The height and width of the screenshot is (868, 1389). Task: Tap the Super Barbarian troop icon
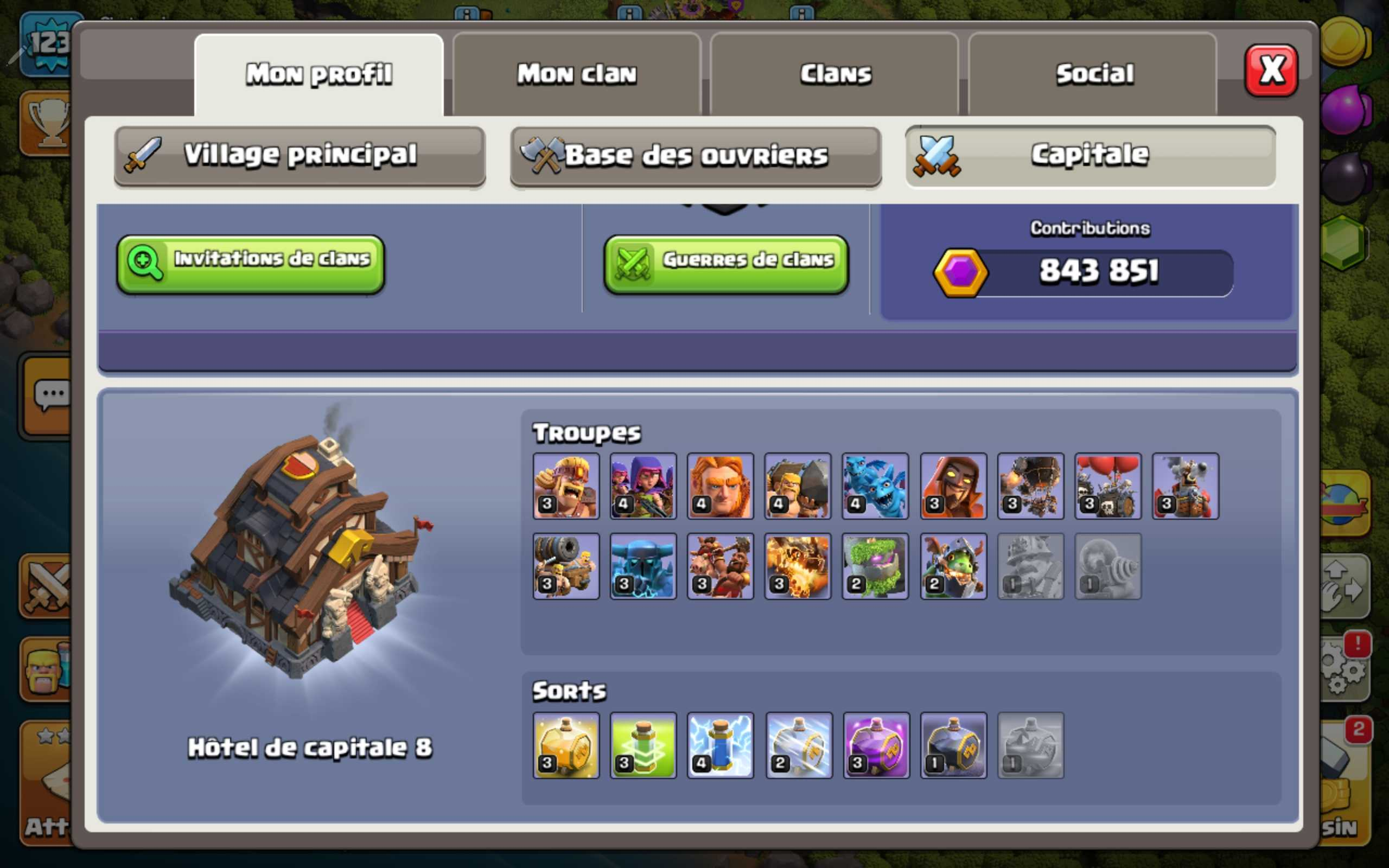click(x=566, y=486)
